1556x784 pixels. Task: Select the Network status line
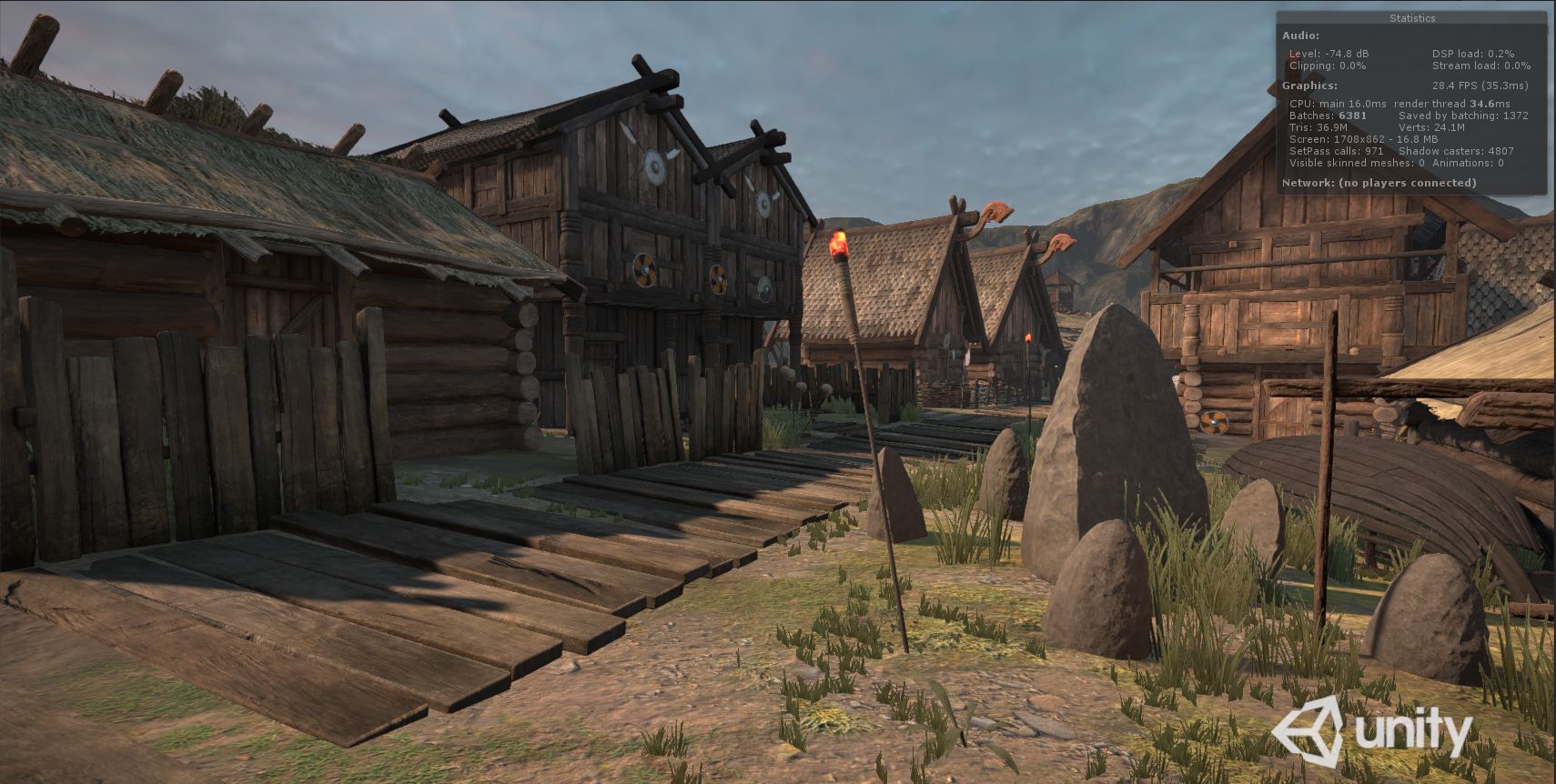point(1380,182)
